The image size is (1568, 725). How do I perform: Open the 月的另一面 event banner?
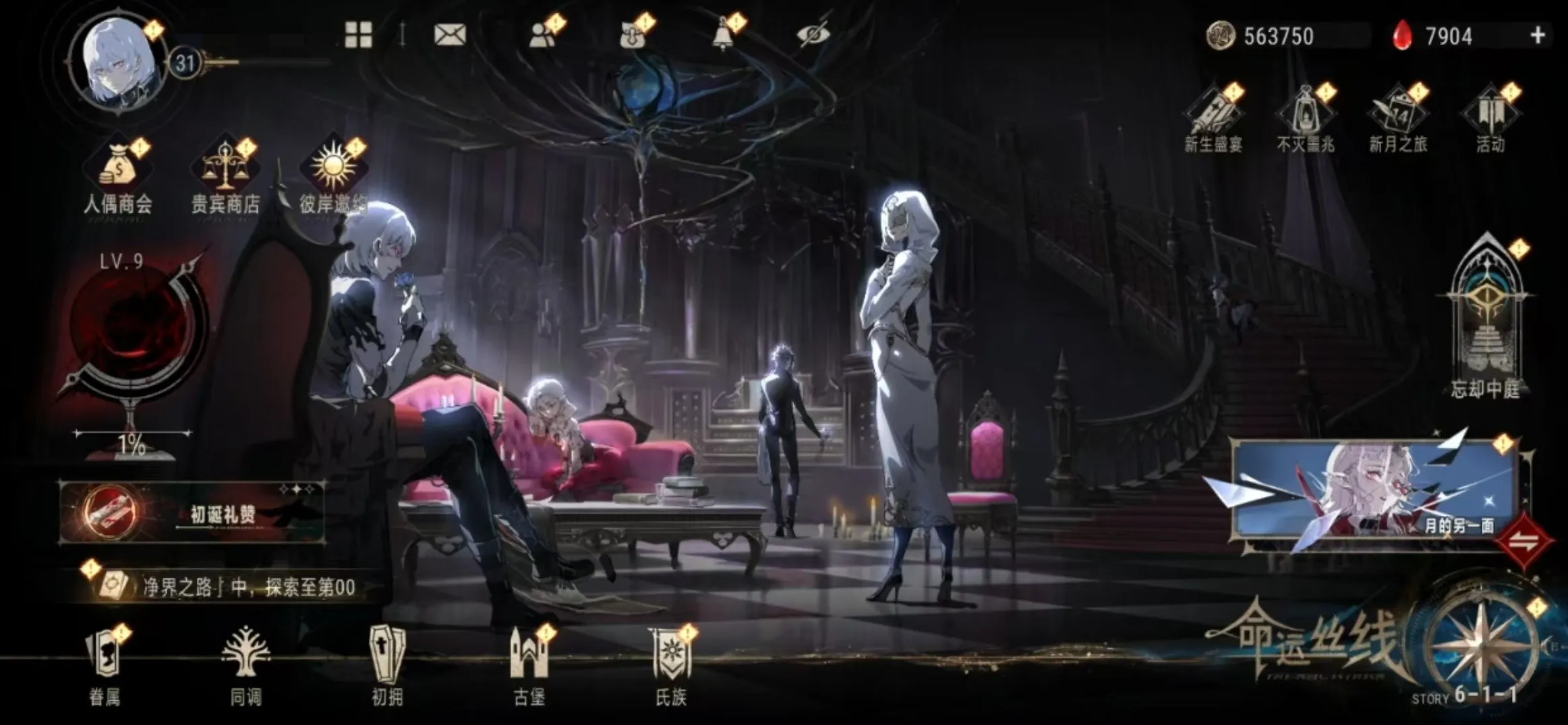tap(1372, 490)
